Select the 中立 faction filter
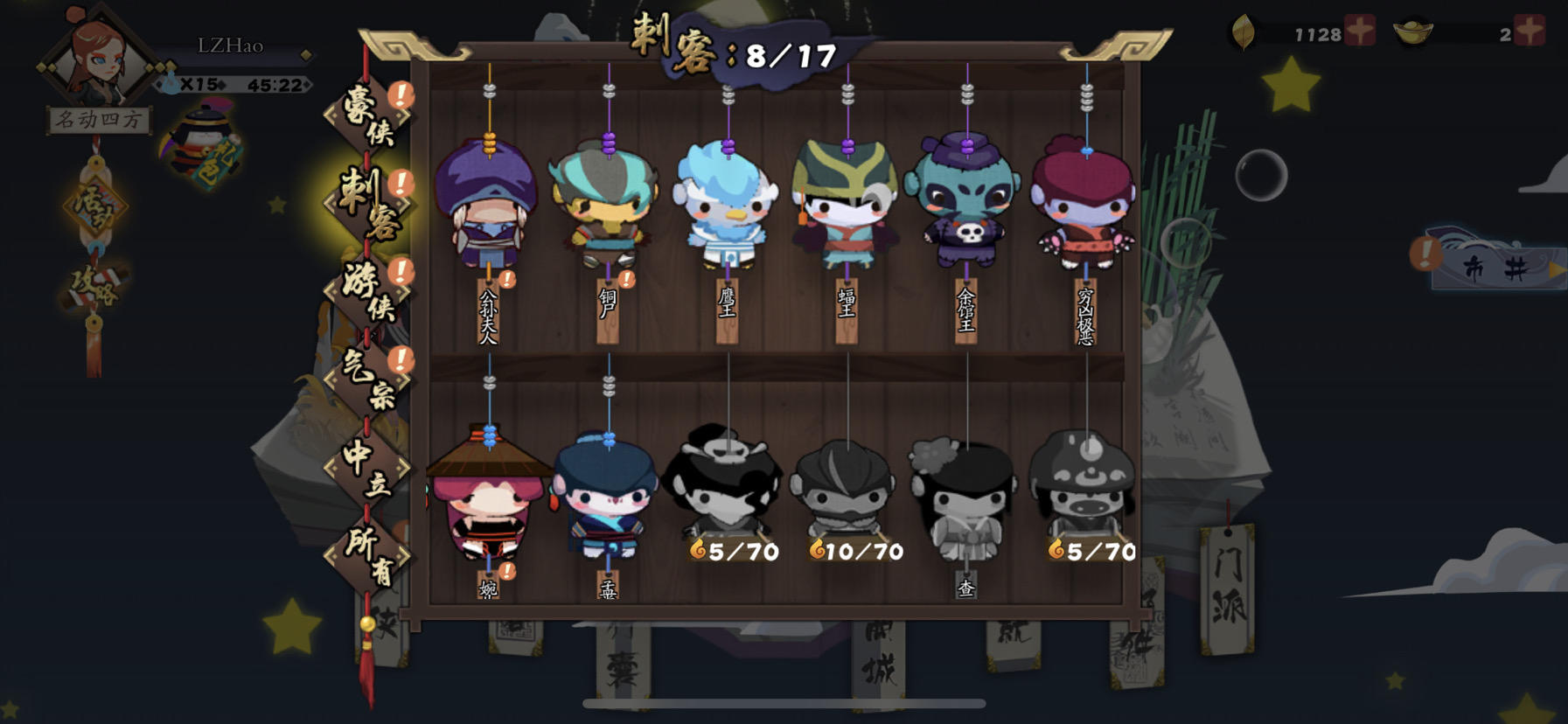This screenshot has width=1568, height=724. click(x=369, y=468)
